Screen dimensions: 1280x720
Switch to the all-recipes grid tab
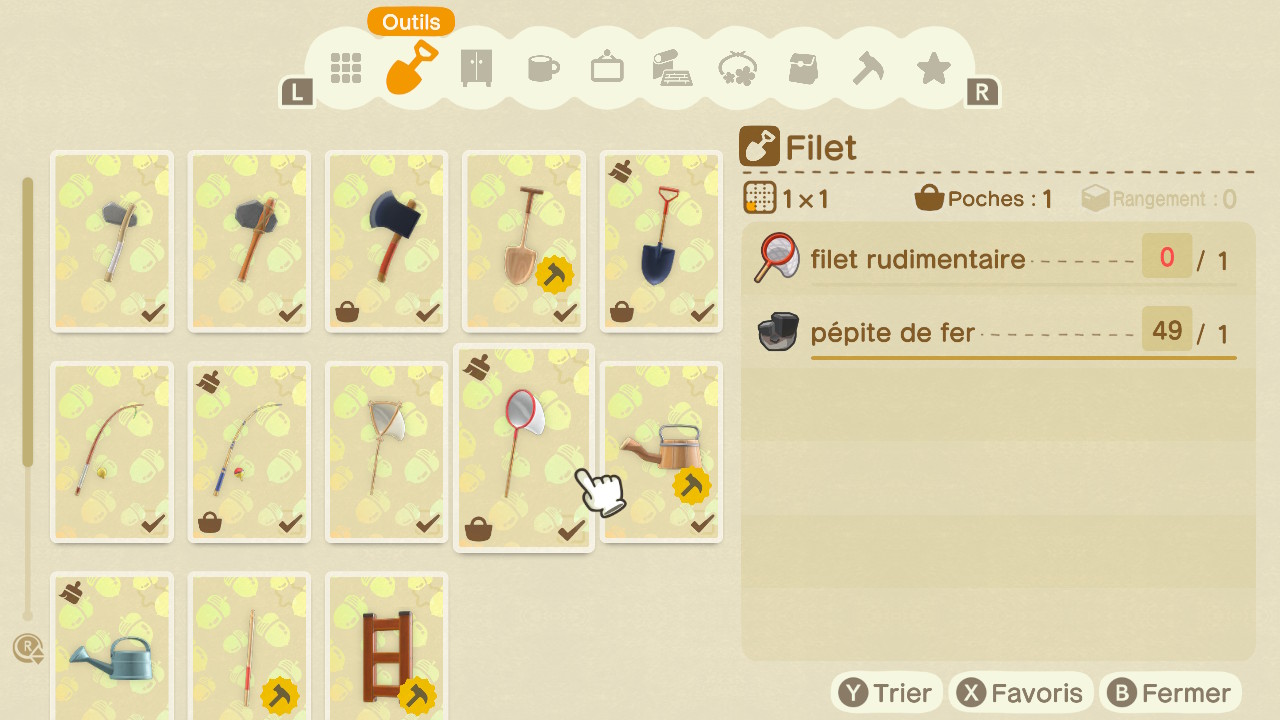pos(346,68)
